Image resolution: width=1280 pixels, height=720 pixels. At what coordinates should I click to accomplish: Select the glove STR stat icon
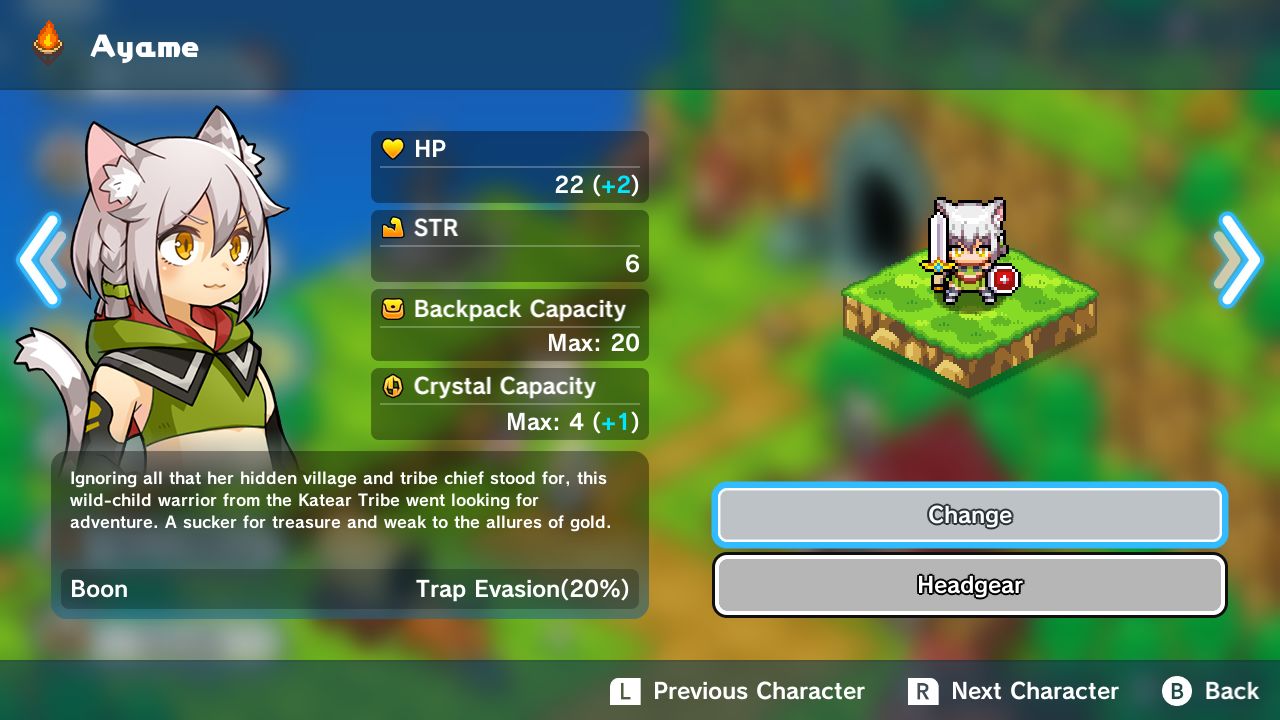pyautogui.click(x=392, y=228)
